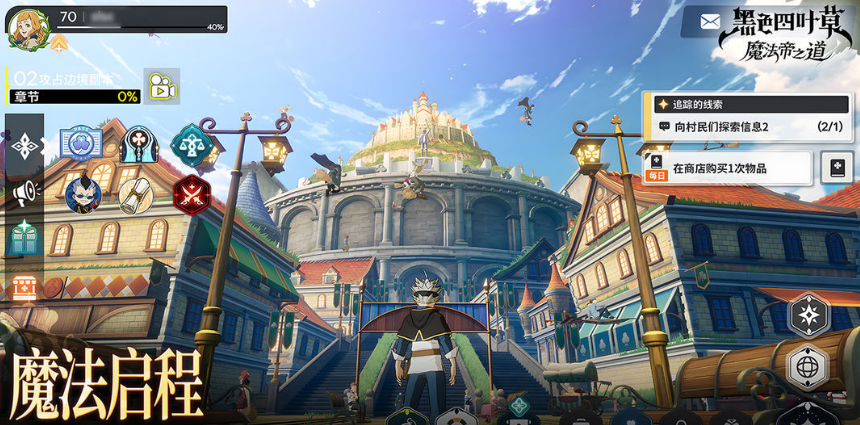Open the orange shop stall icon

pos(24,287)
